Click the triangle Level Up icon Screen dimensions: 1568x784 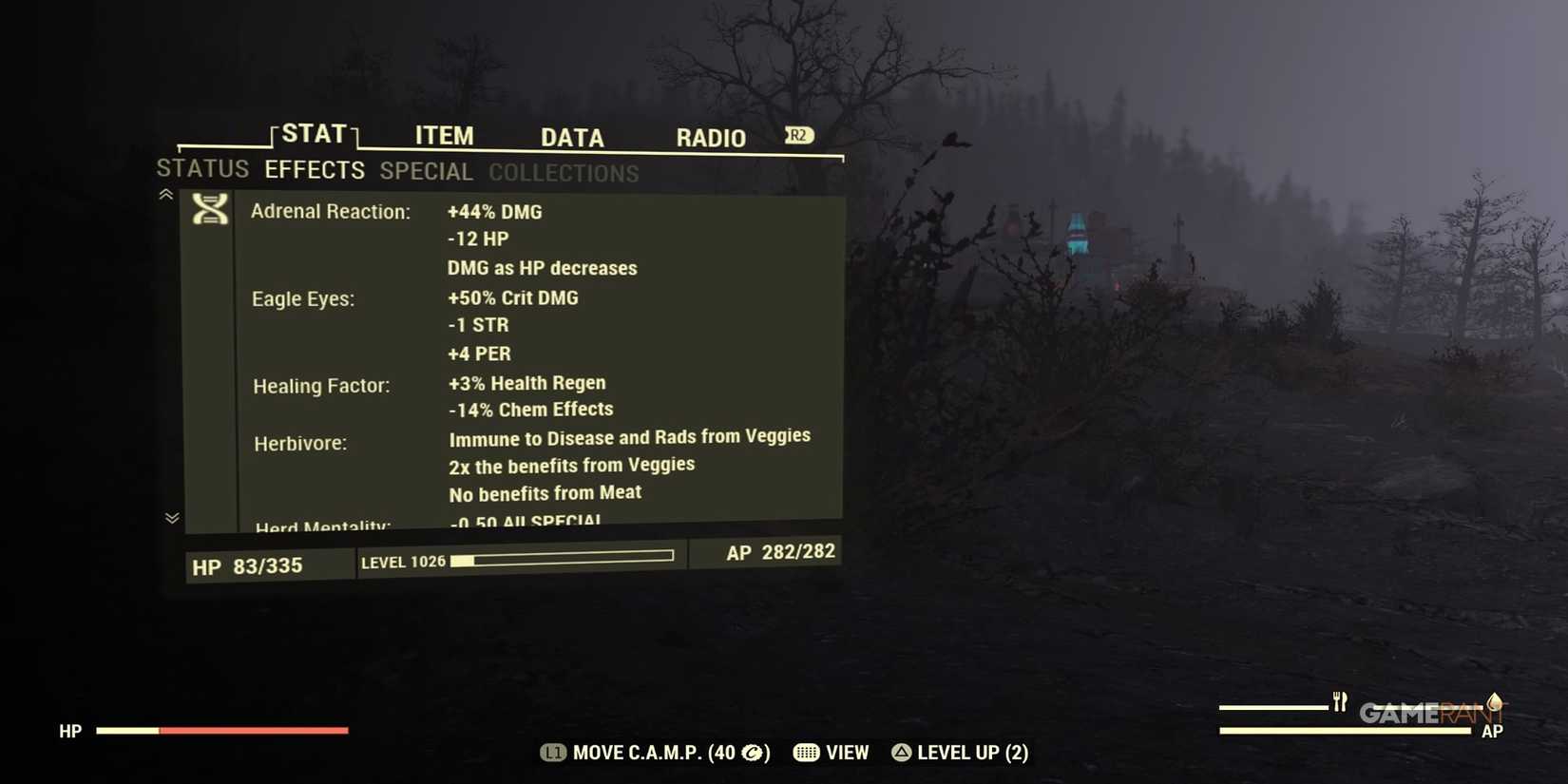tap(900, 753)
